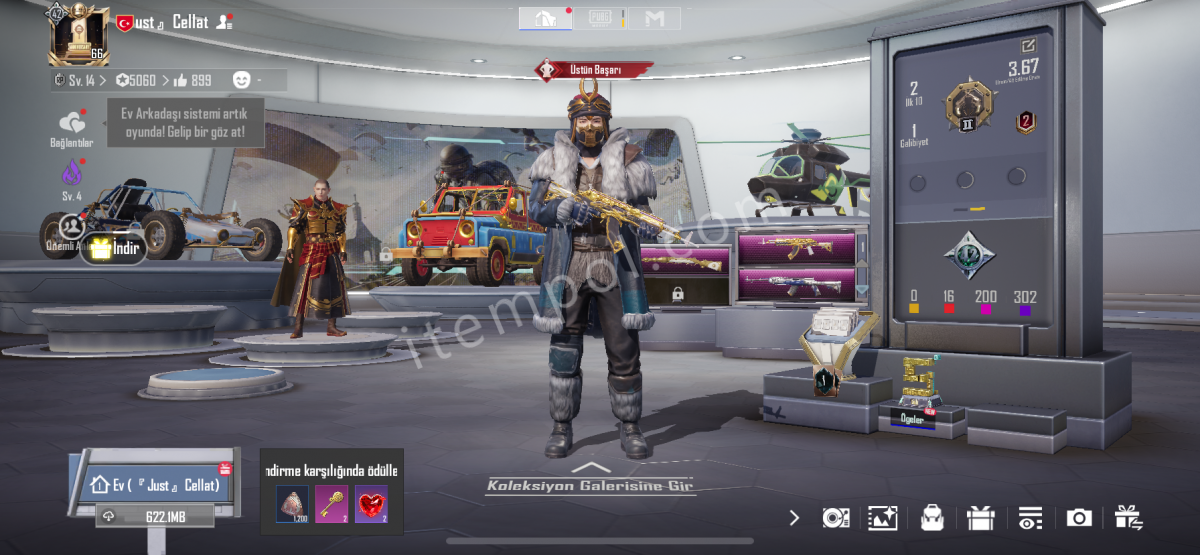The width and height of the screenshot is (1200, 555).
Task: Open the music turntable icon
Action: [835, 517]
